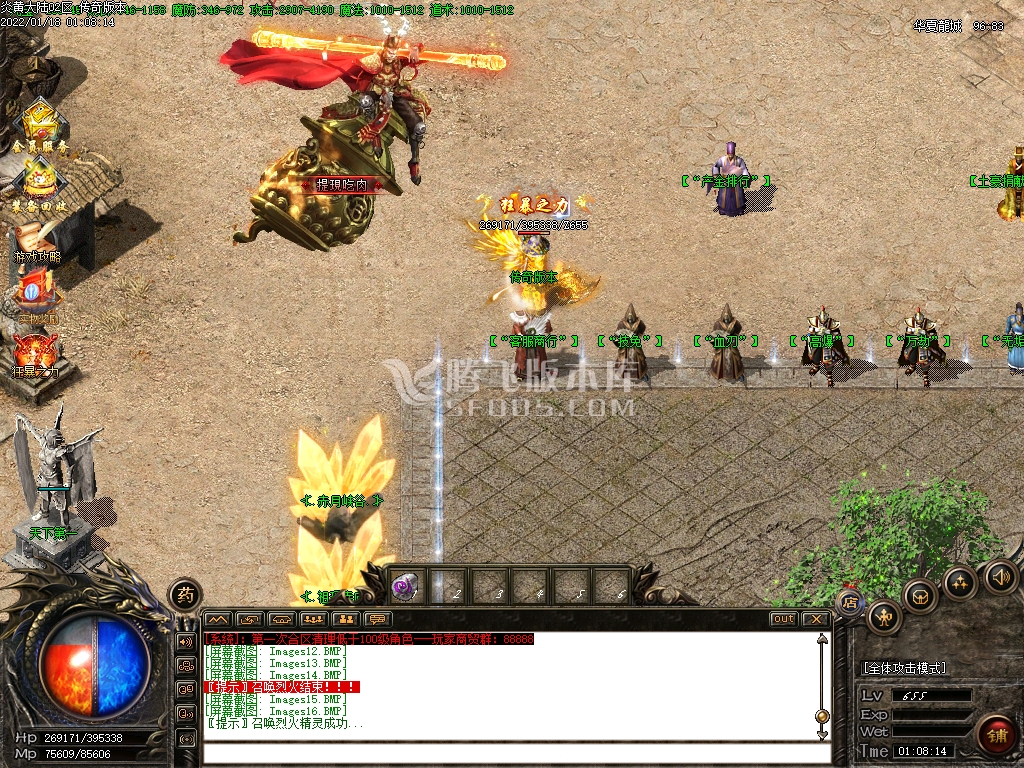This screenshot has width=1024, height=768.
Task: Open the red 铺 stall button
Action: tap(995, 736)
